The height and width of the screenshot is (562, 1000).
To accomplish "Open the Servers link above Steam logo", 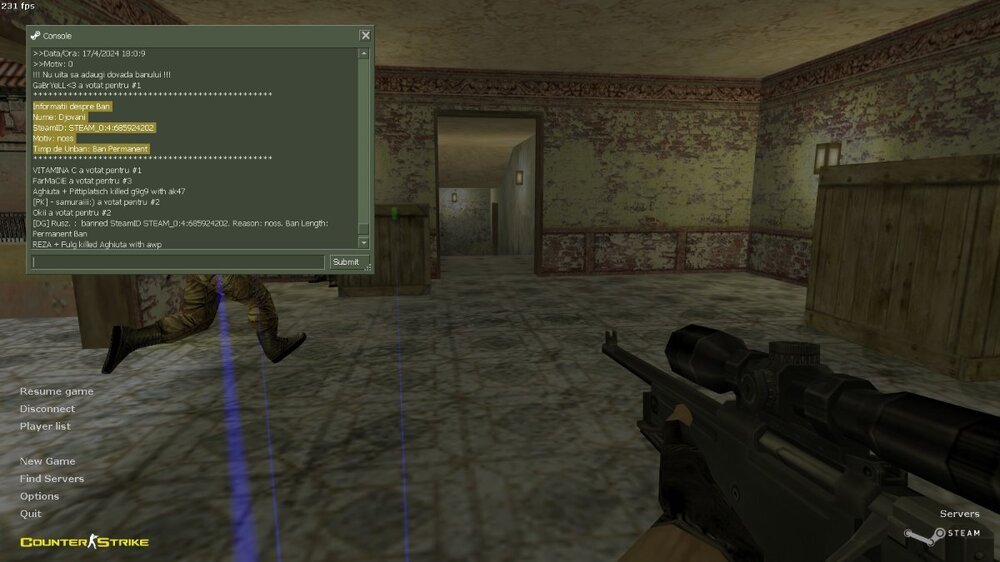I will point(959,514).
